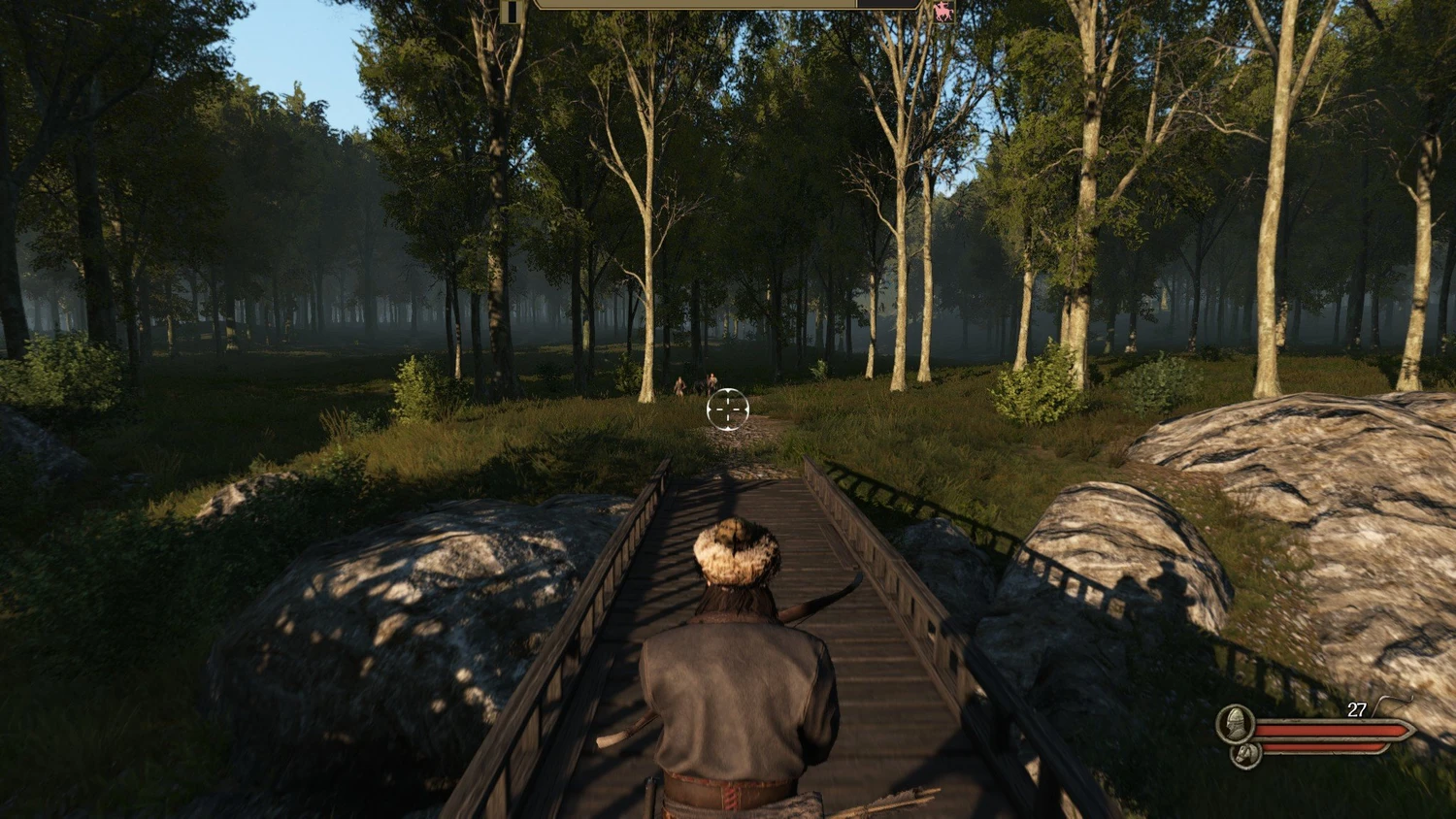Screen dimensions: 1456x819
Task: Click the dark blue player team banner
Action: coord(513,12)
